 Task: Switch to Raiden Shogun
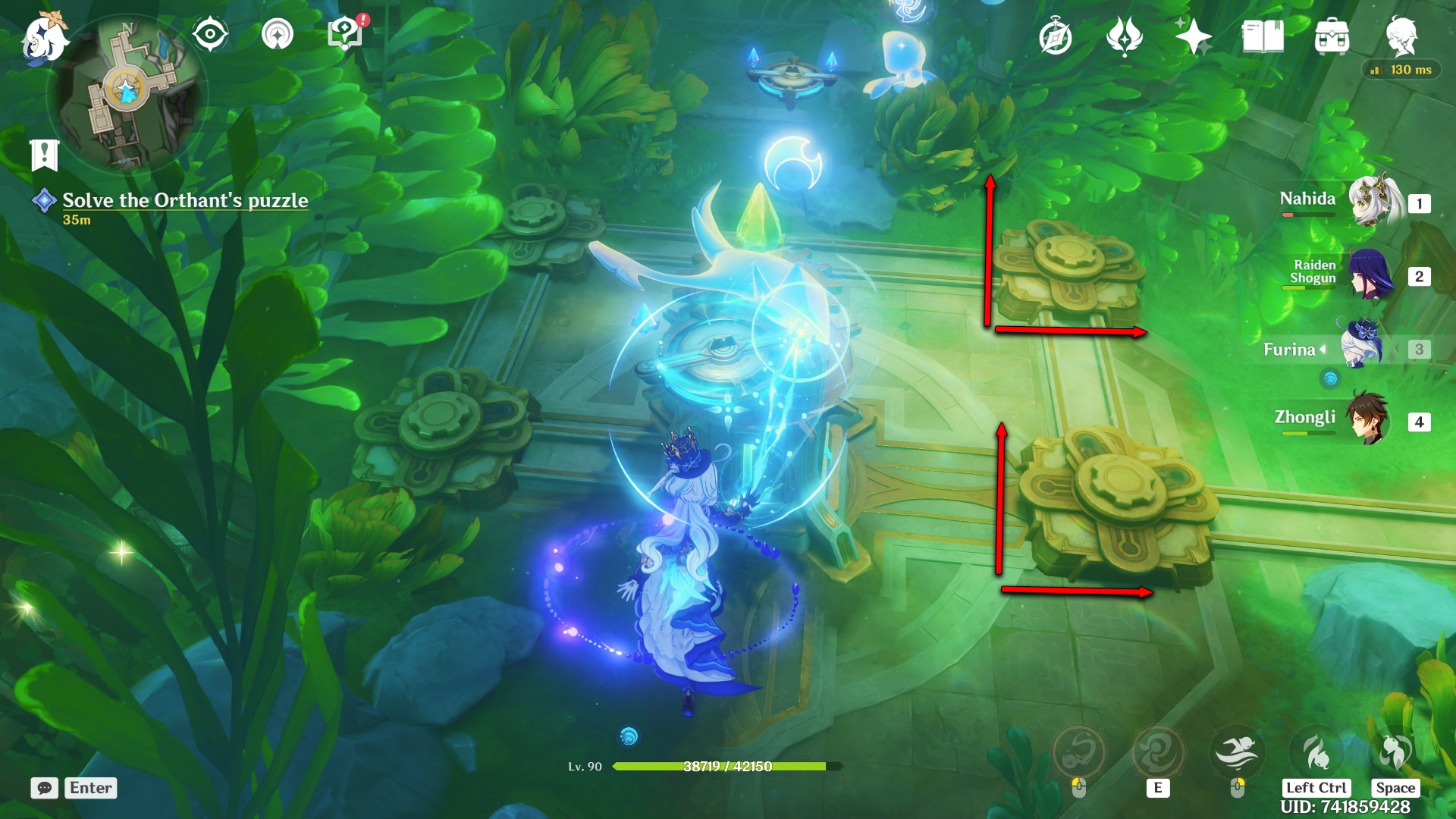pyautogui.click(x=1371, y=275)
